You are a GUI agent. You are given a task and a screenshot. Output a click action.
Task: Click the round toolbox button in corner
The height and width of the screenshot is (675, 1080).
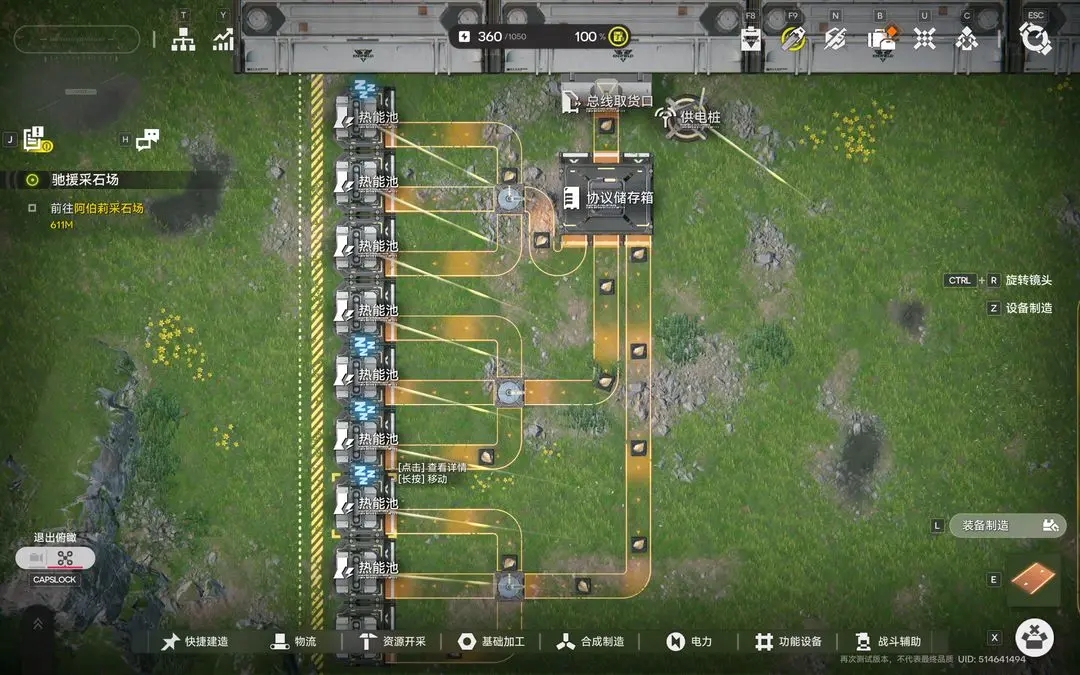[1035, 637]
